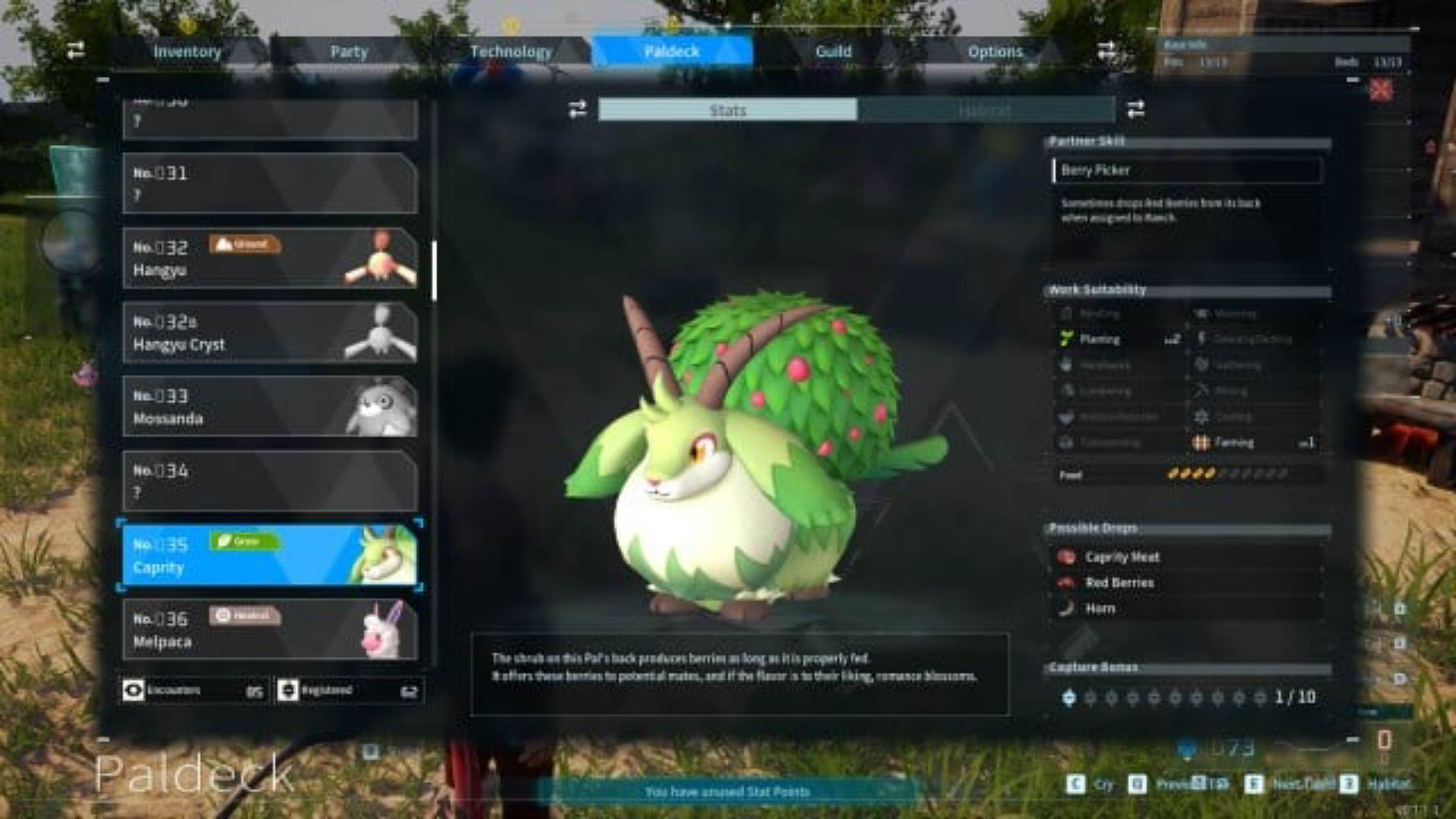
Task: Go to the Guild tab
Action: 833,52
